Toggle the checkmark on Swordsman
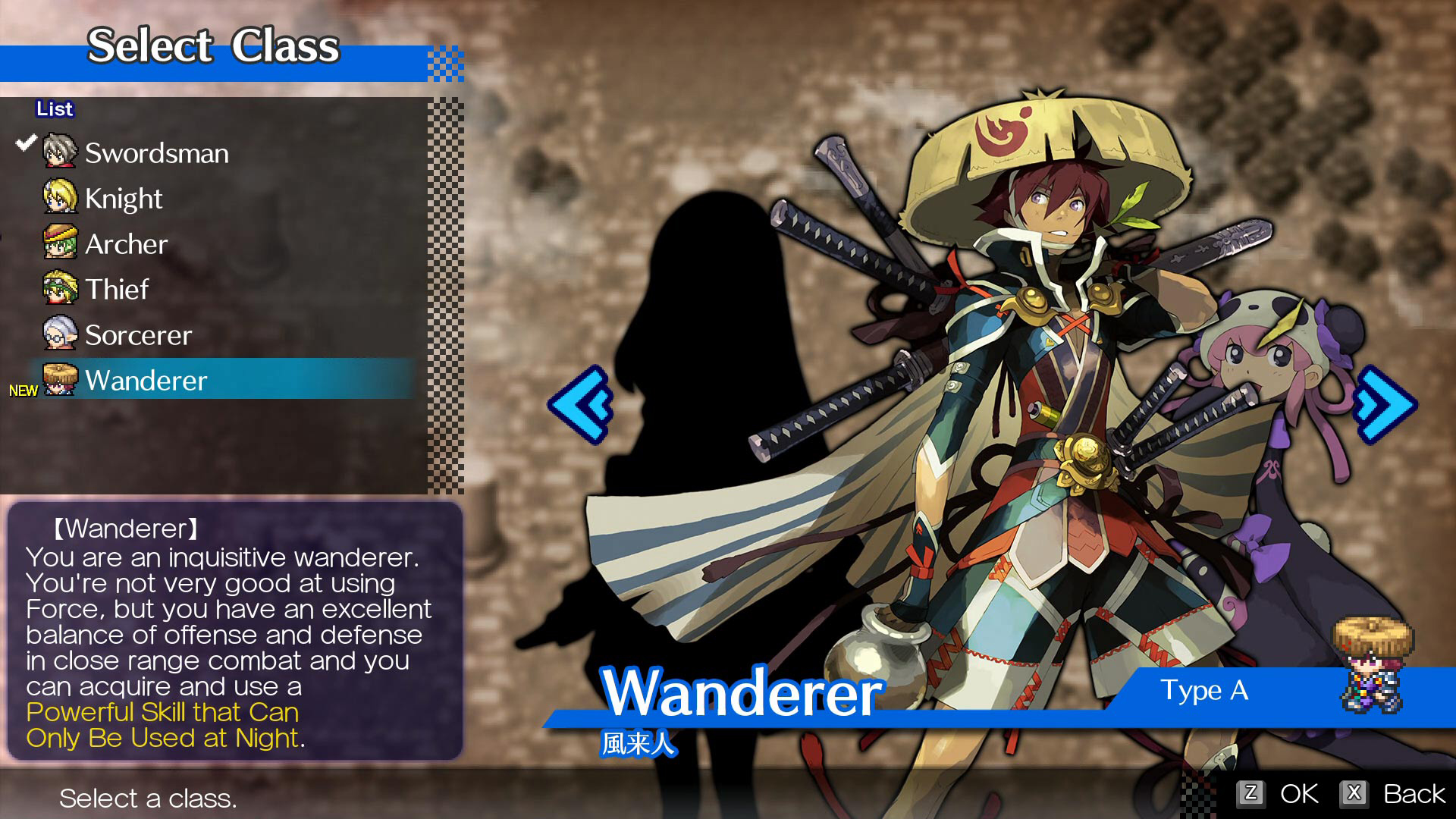The image size is (1456, 819). point(28,141)
